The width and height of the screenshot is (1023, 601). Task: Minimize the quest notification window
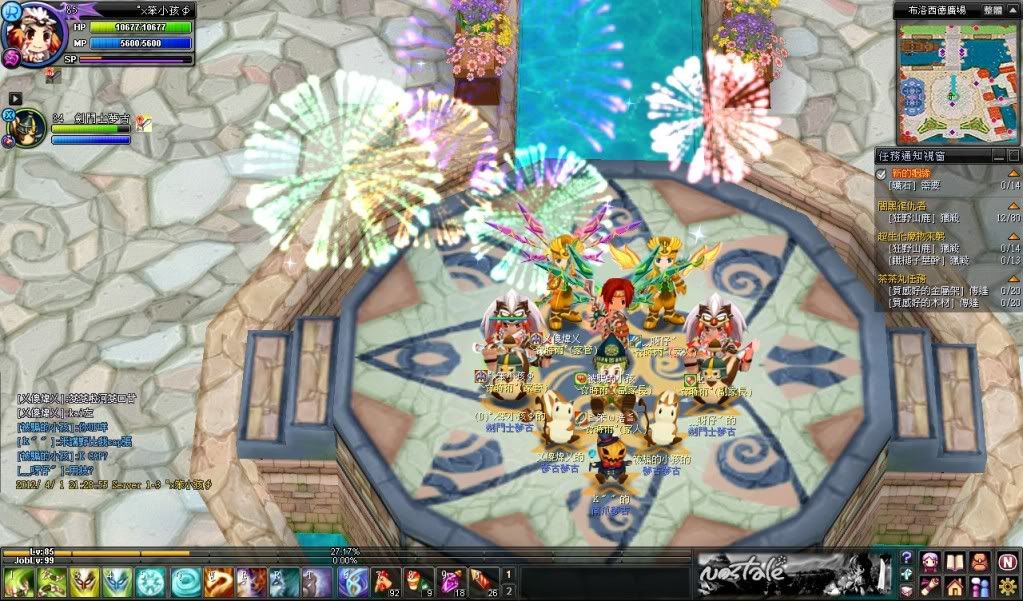tap(999, 156)
